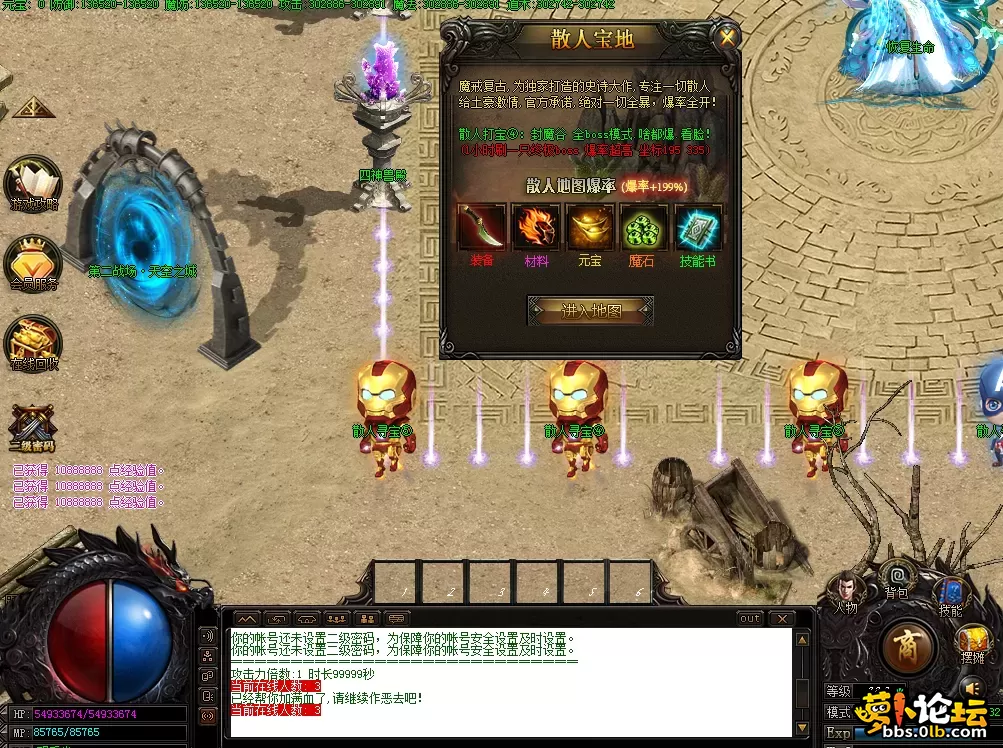Choose the 元宝 gold ingot icon

click(591, 228)
